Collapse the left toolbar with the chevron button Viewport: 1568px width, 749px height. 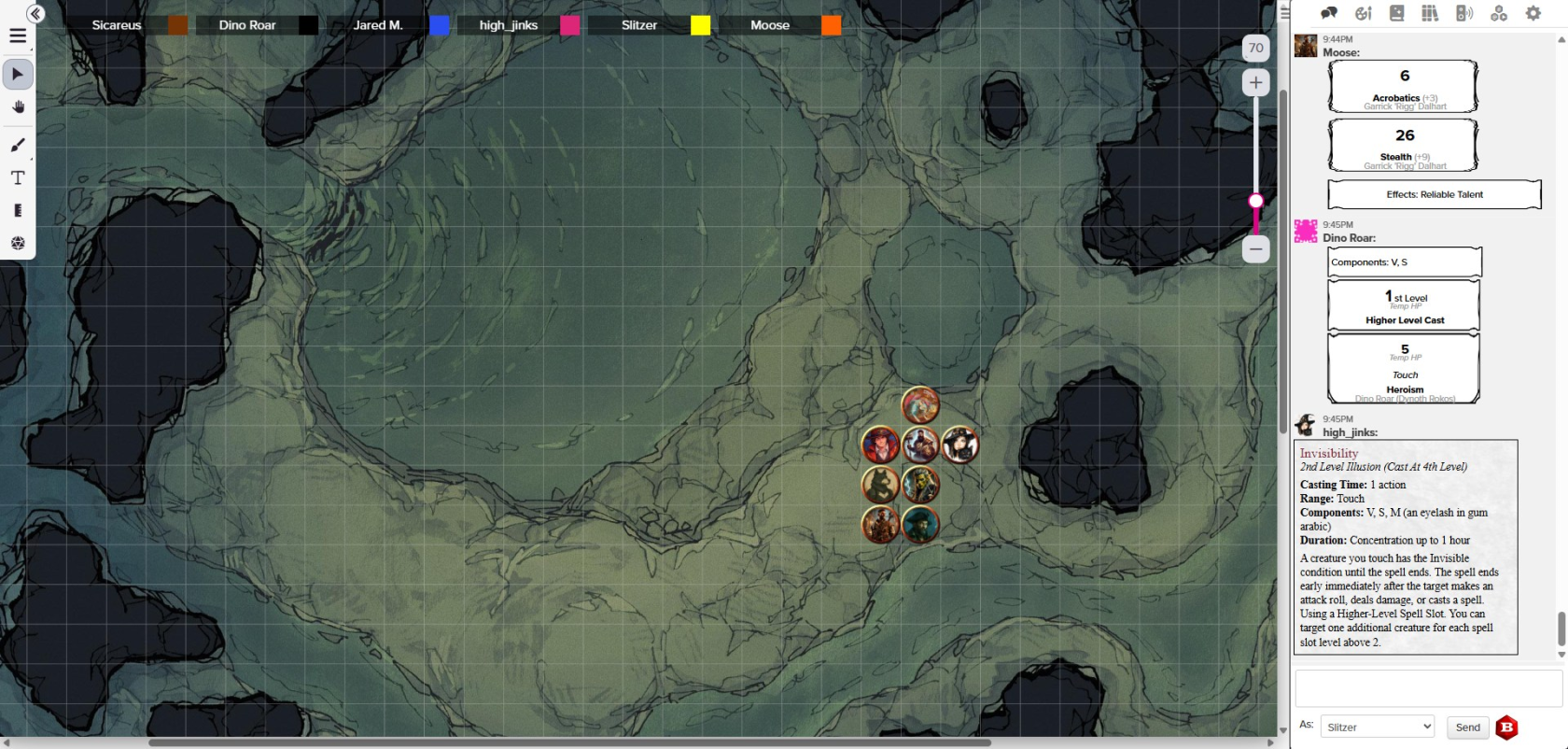35,14
